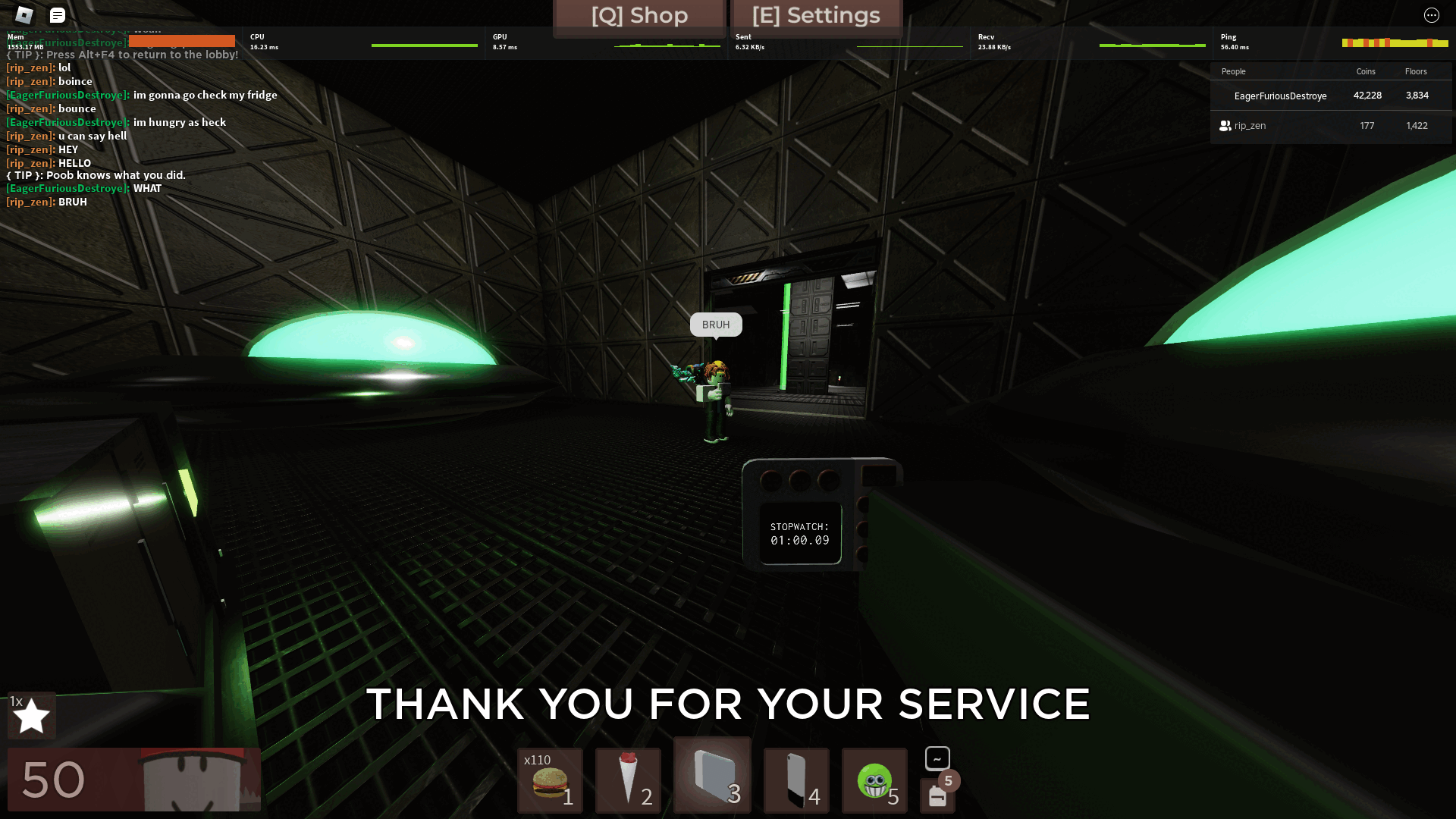Image resolution: width=1456 pixels, height=819 pixels.
Task: Select the green smiley face in slot 5
Action: (875, 781)
